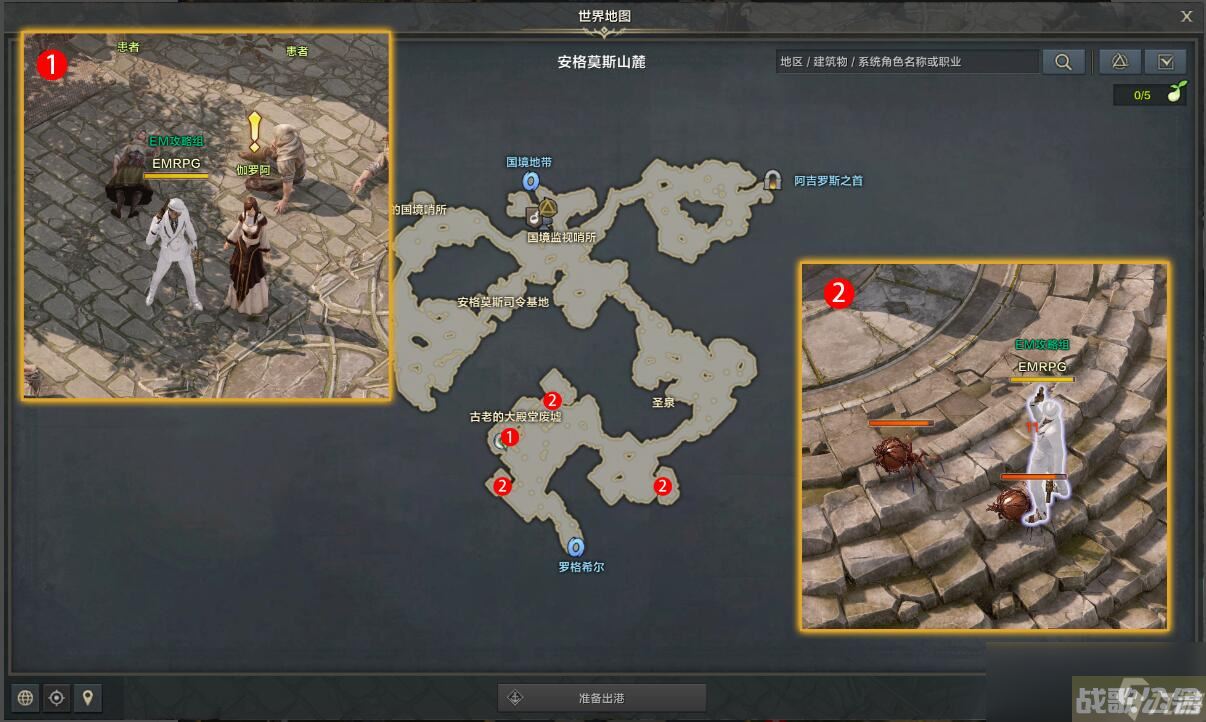Open the globe world view button

tap(26, 697)
